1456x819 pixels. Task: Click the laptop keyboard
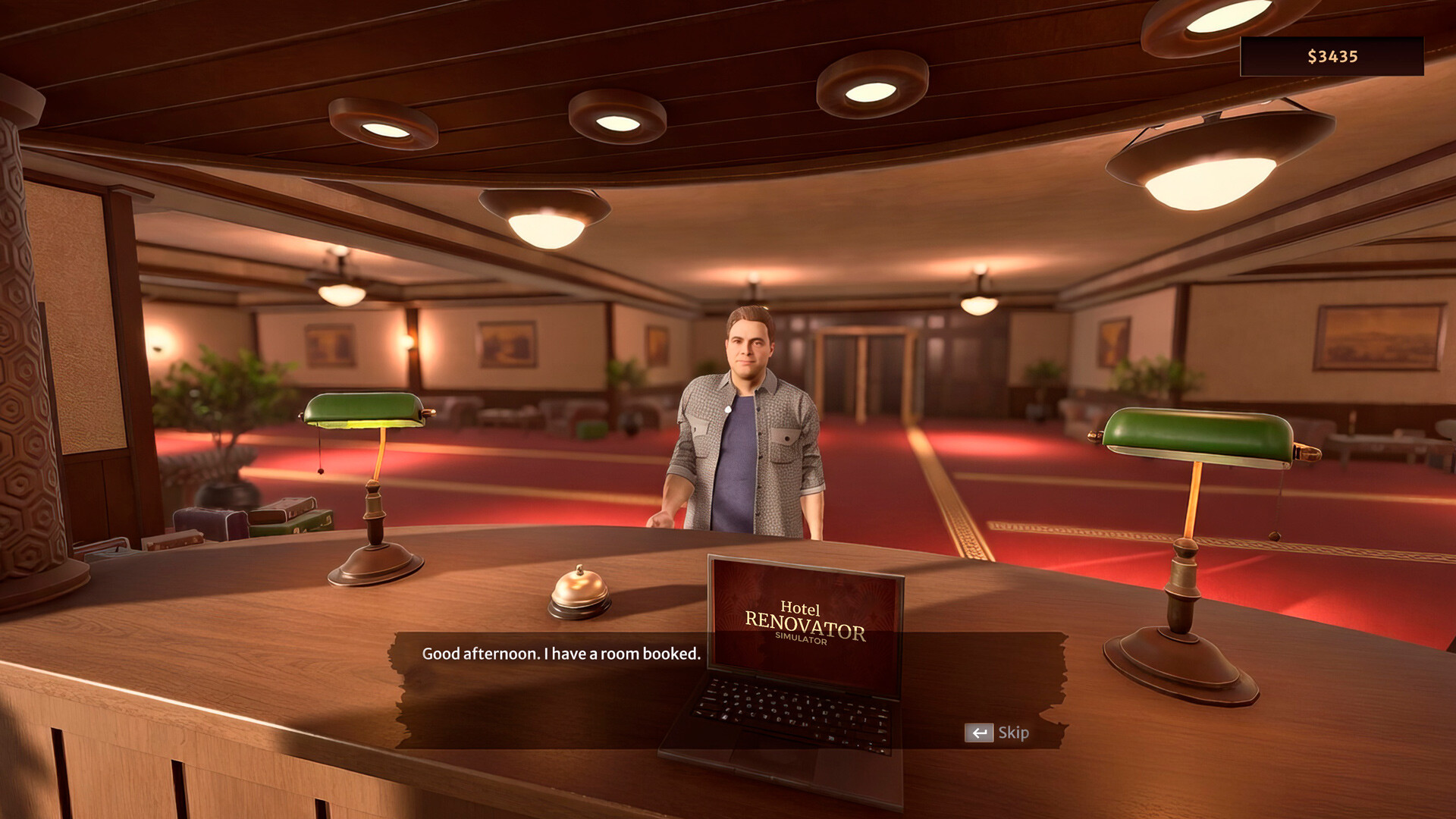pos(789,713)
